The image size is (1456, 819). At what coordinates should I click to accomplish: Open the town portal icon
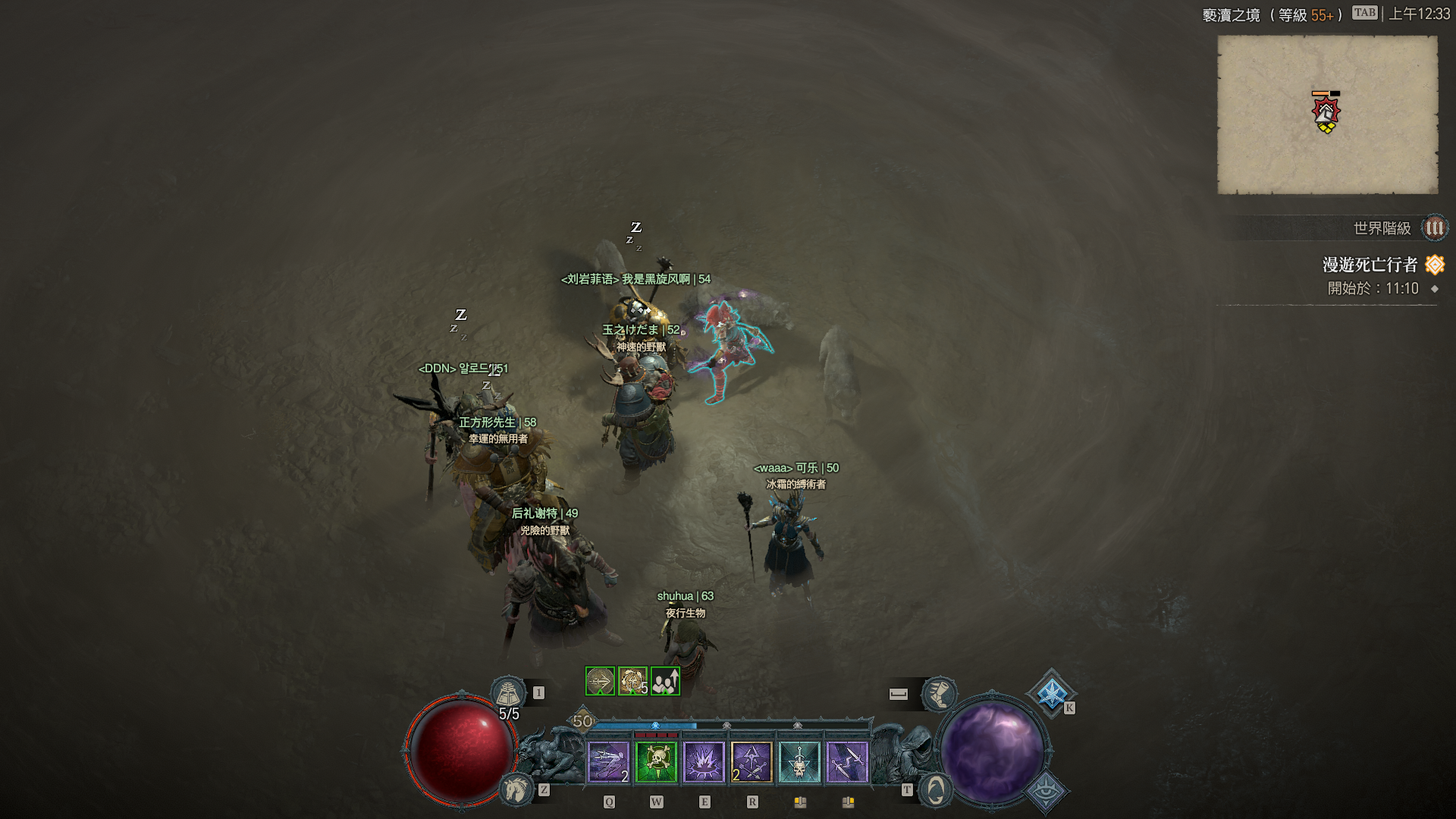click(x=936, y=790)
